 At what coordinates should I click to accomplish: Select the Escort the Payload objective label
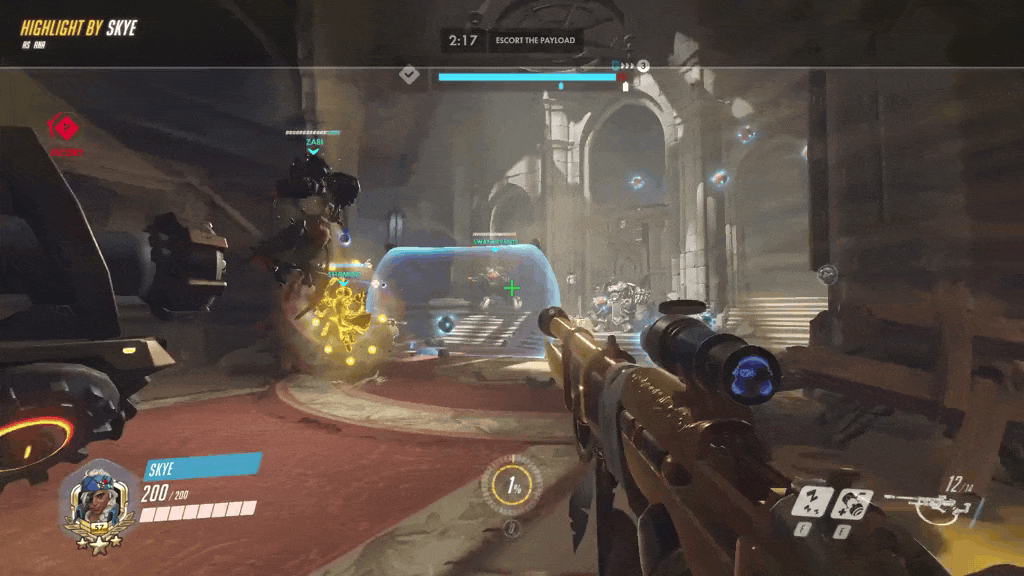[x=535, y=41]
